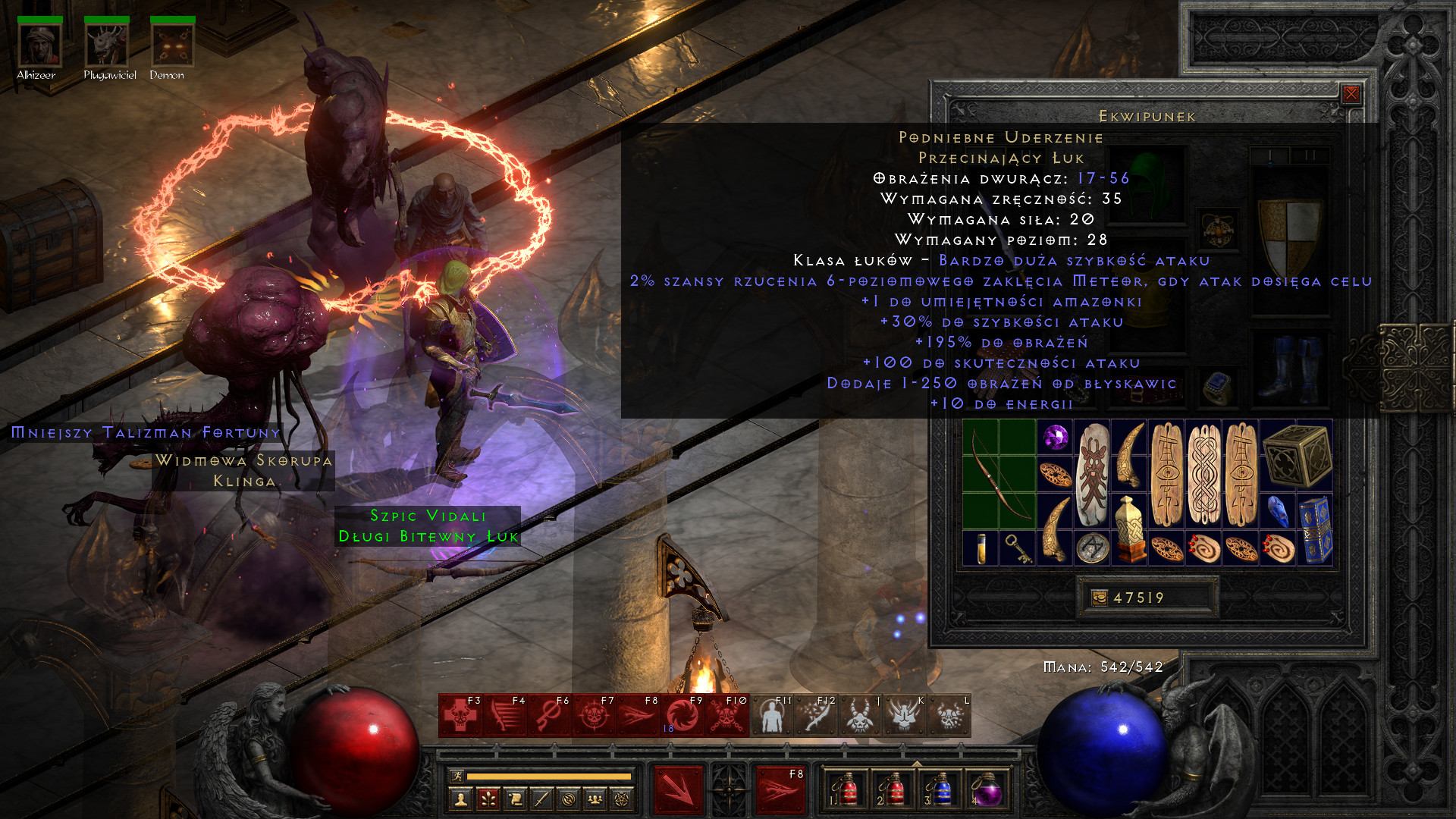The height and width of the screenshot is (819, 1456).
Task: Open the party menu button
Action: 595,799
